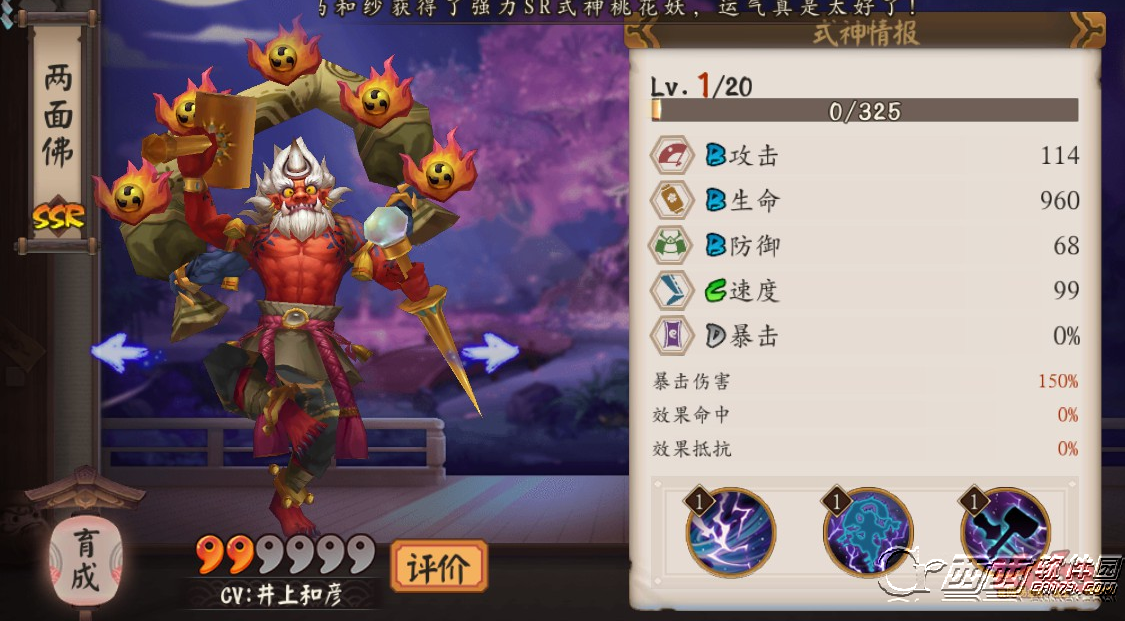Tap the 生命 health stat row

[x=865, y=201]
